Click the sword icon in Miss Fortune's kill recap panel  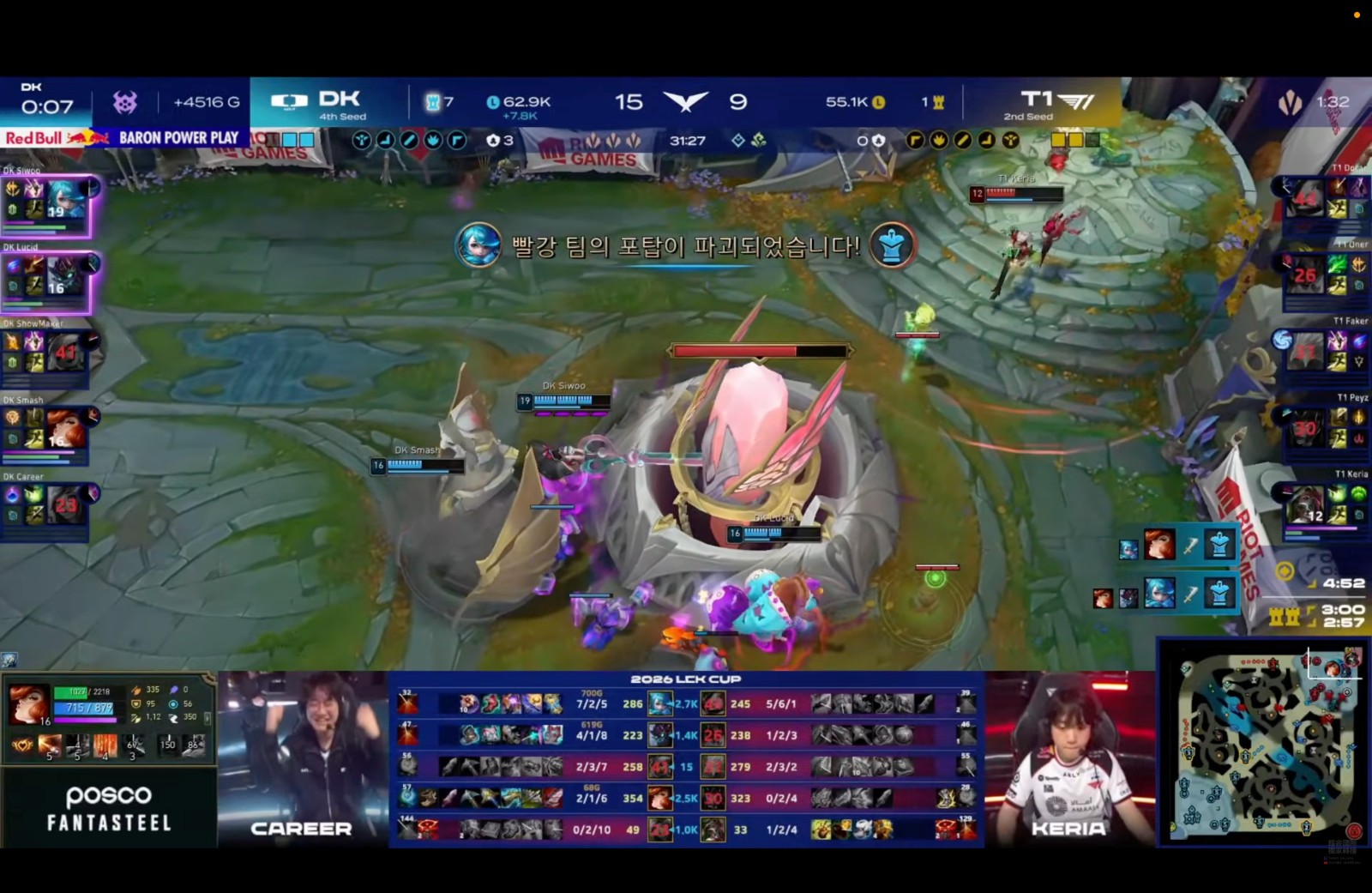click(1190, 546)
